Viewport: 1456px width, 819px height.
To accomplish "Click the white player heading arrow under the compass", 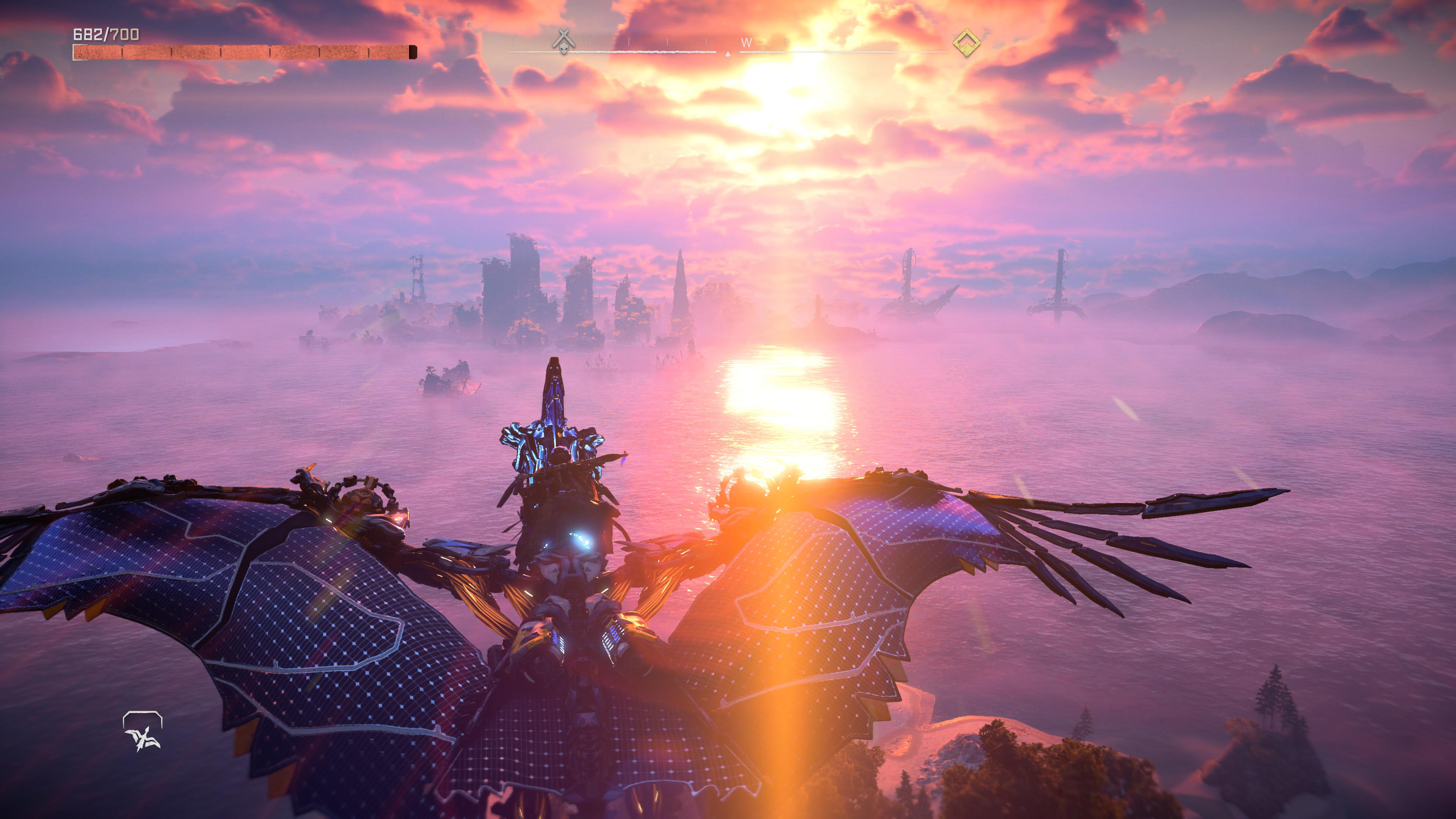I will (x=728, y=54).
